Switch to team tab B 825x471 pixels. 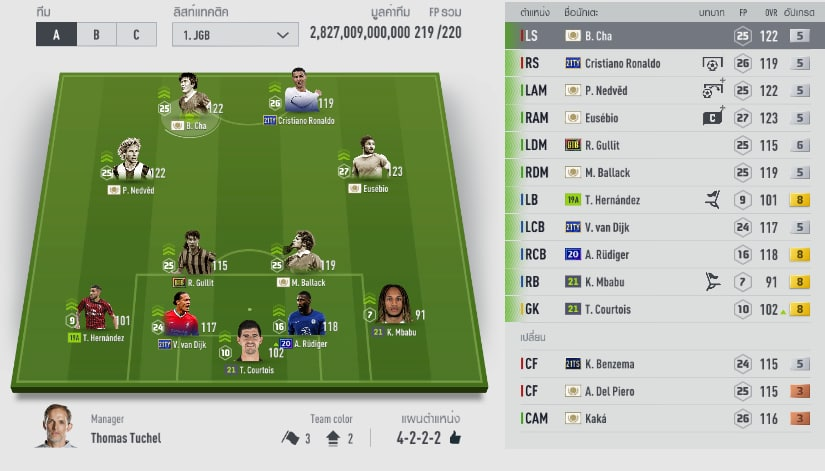[96, 35]
